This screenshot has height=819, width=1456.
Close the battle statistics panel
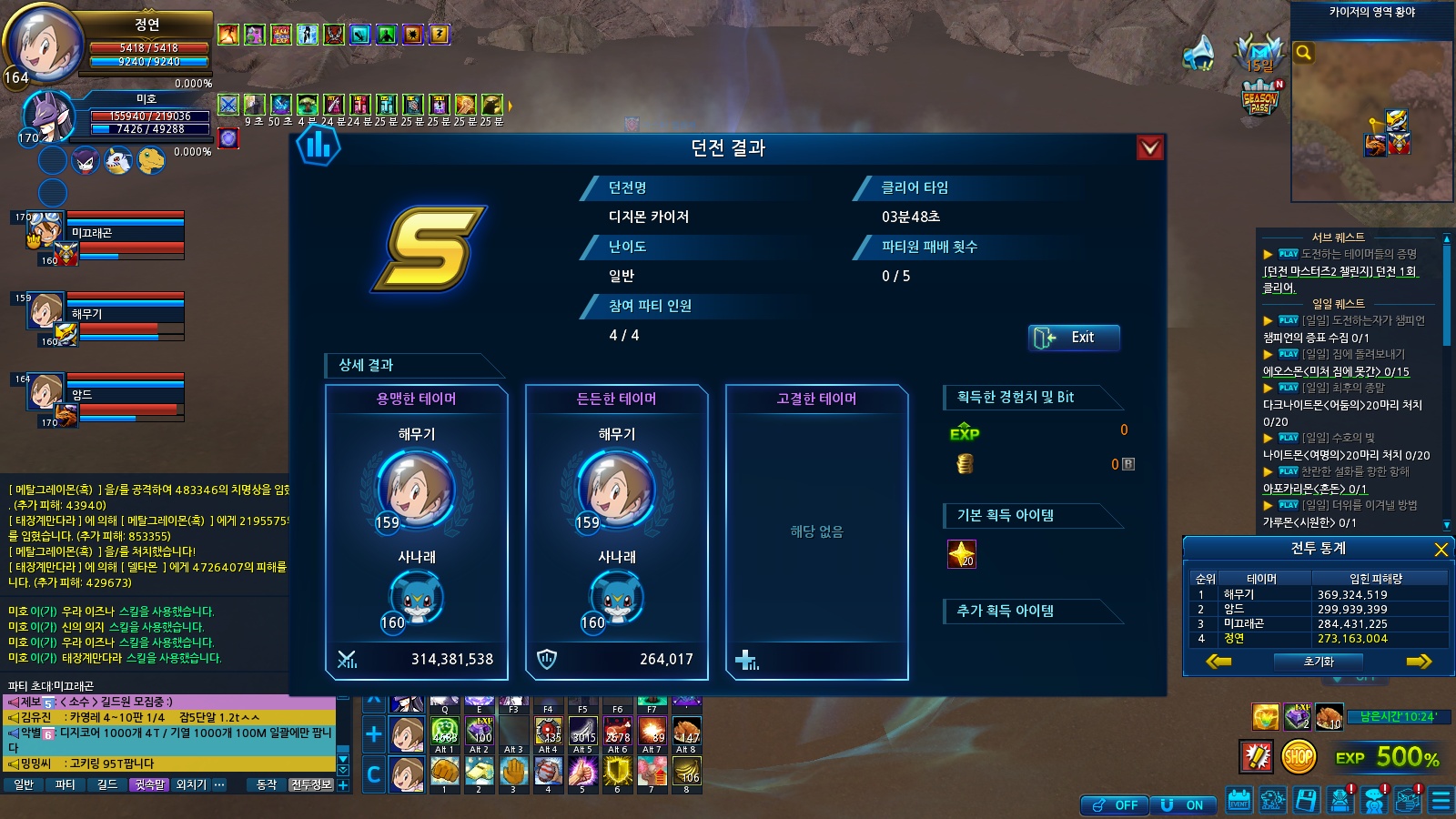point(1441,549)
